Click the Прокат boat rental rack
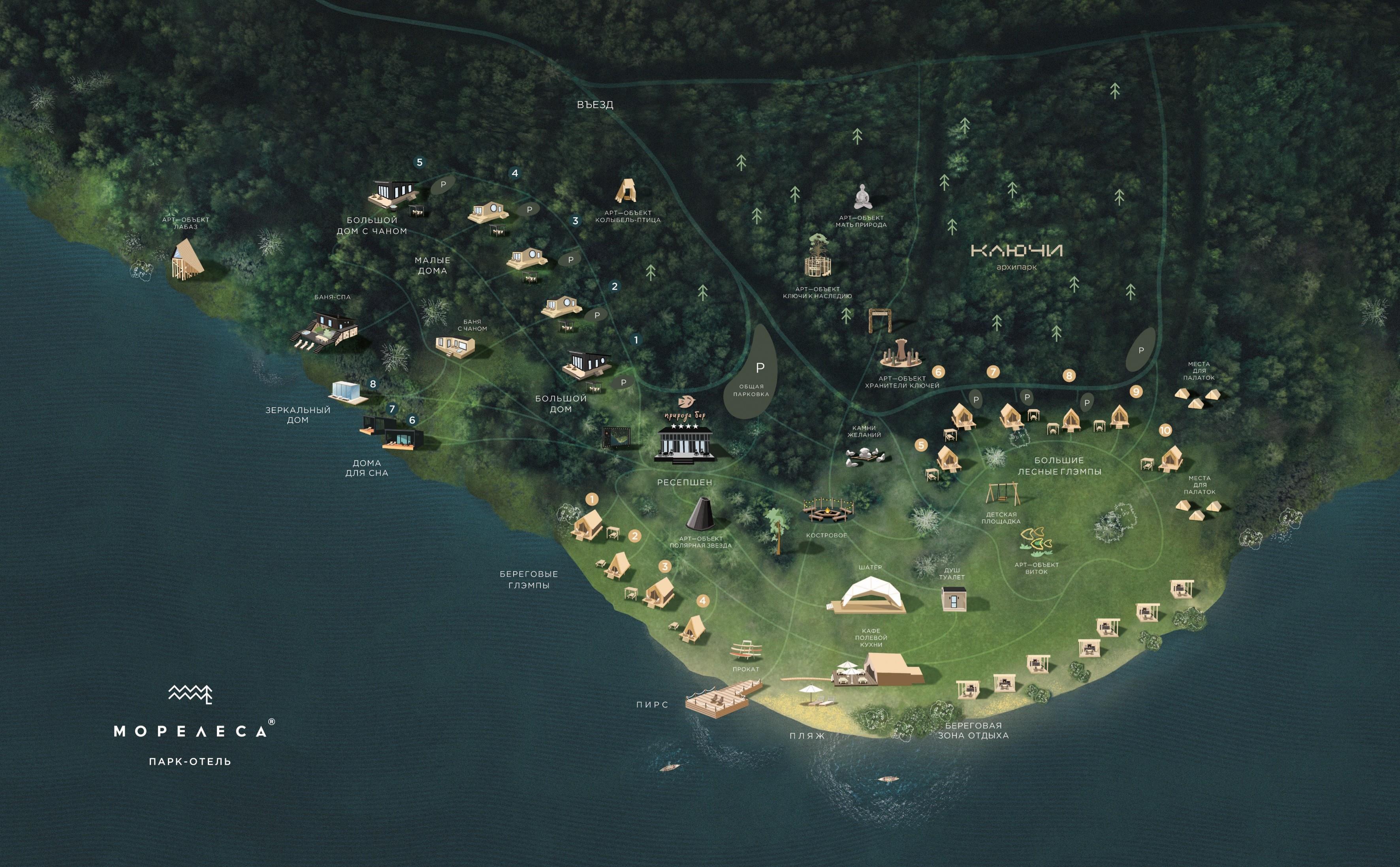This screenshot has width=1400, height=867. (x=746, y=650)
